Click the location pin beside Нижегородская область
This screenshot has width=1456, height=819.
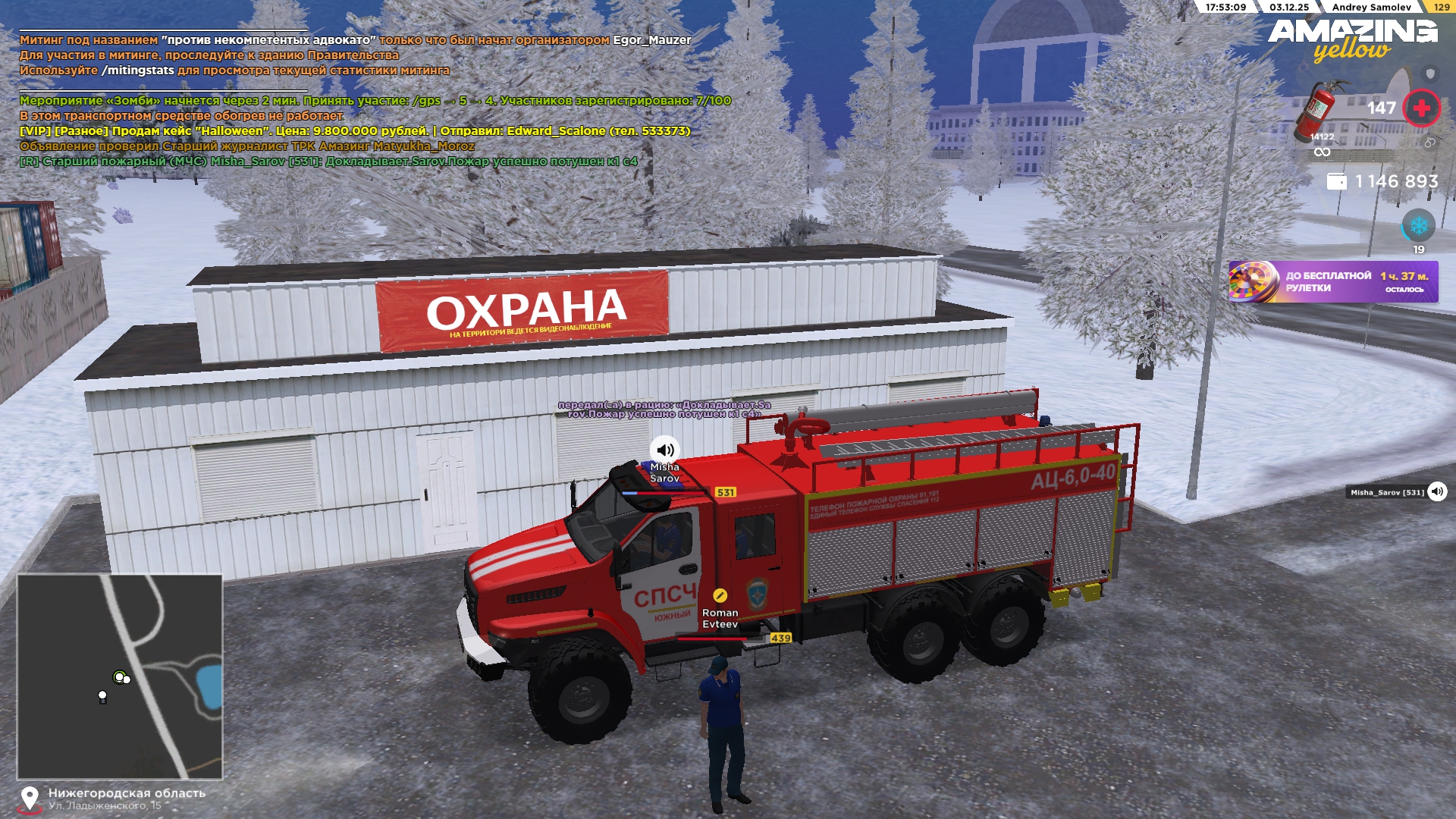(30, 798)
